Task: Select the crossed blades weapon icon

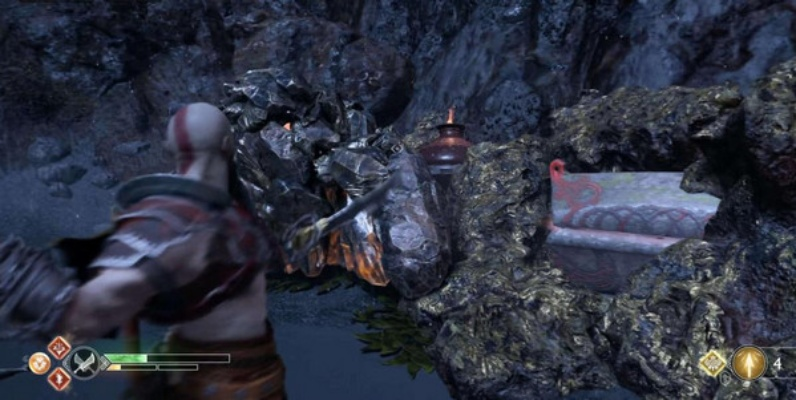Action: [86, 363]
